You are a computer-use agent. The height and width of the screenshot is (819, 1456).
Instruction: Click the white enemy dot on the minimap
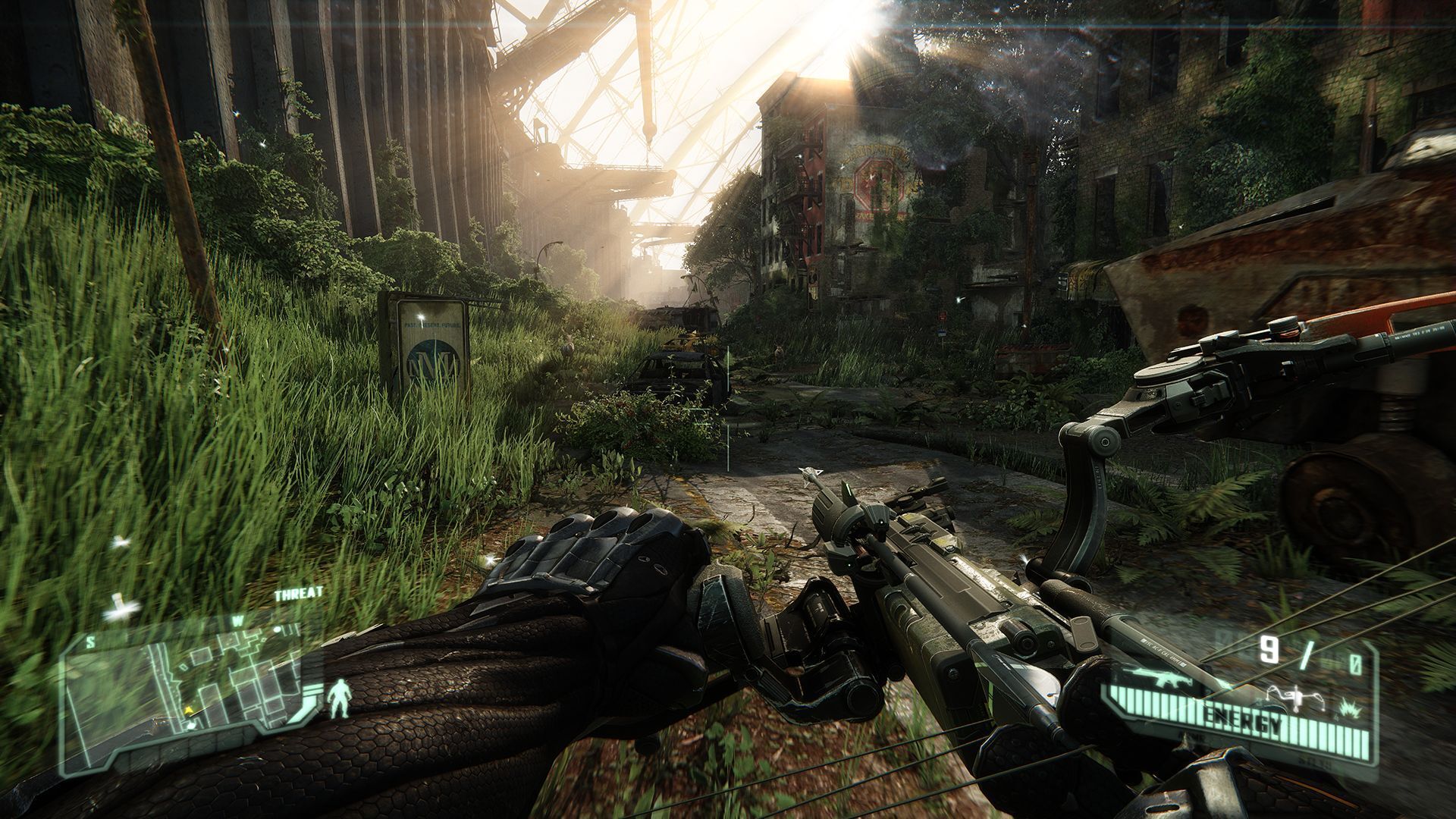pyautogui.click(x=278, y=628)
